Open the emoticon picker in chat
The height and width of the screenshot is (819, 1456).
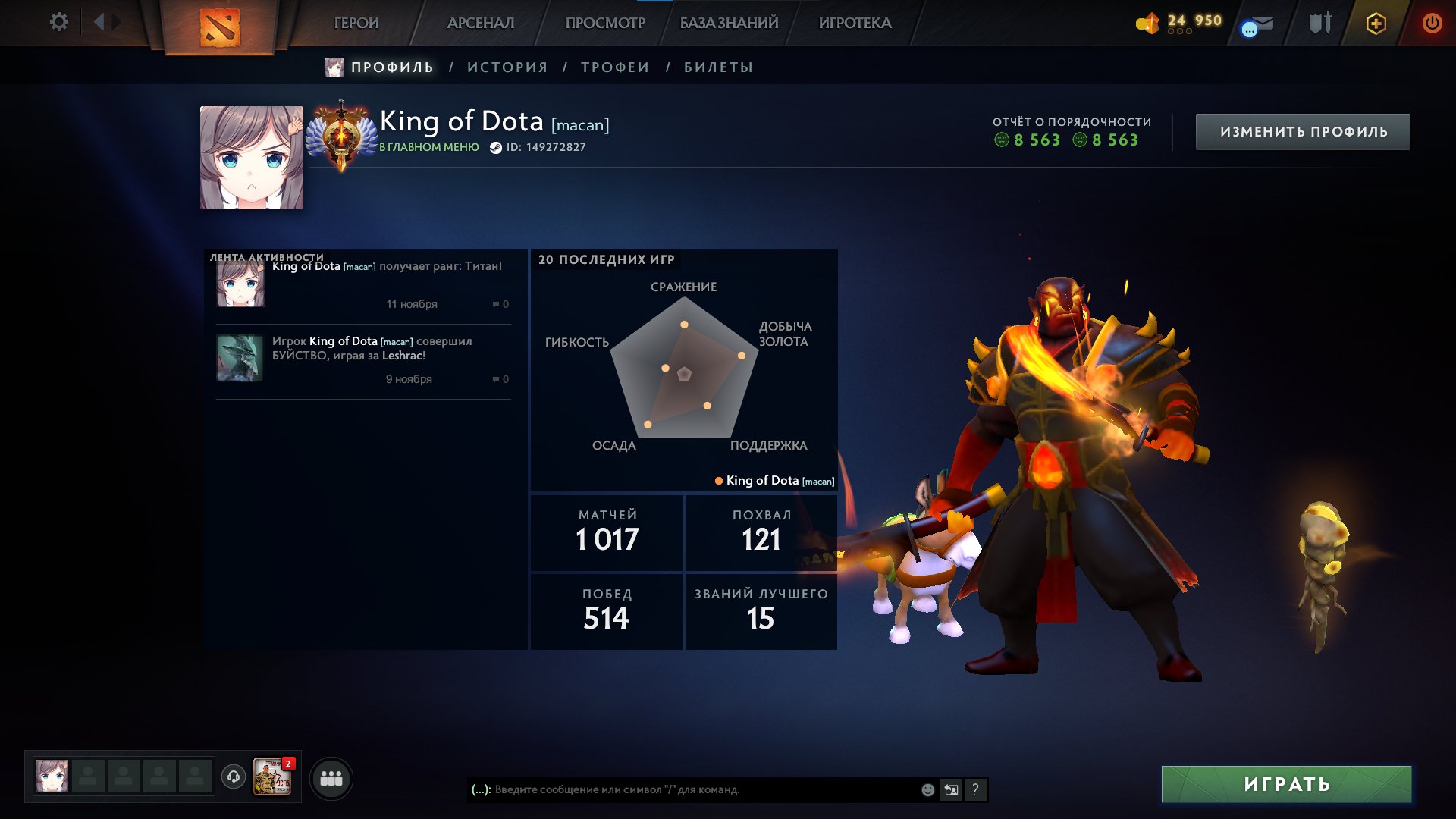tap(927, 789)
